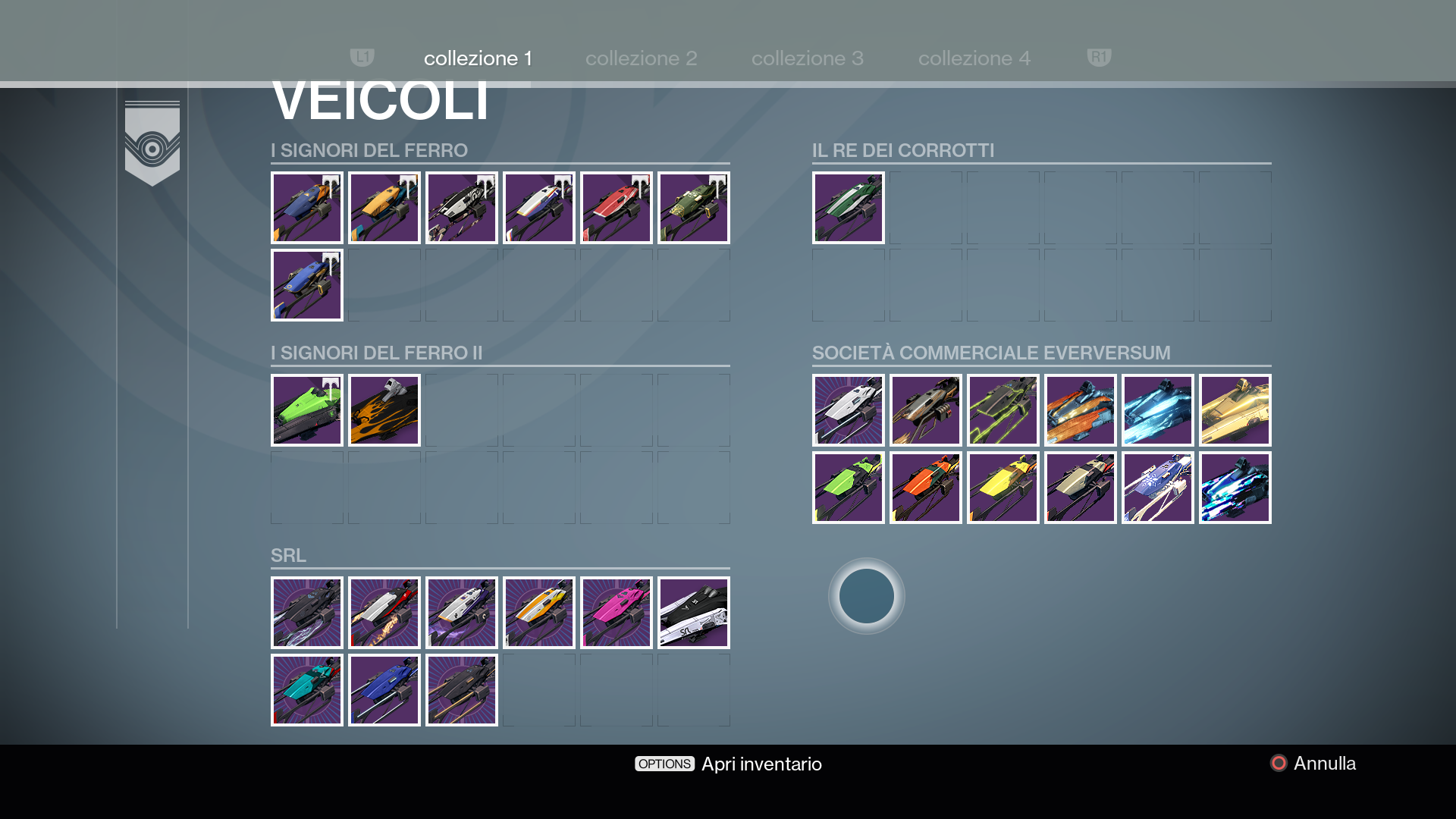Click the Annulla cancel option
1456x819 pixels.
tap(1313, 764)
